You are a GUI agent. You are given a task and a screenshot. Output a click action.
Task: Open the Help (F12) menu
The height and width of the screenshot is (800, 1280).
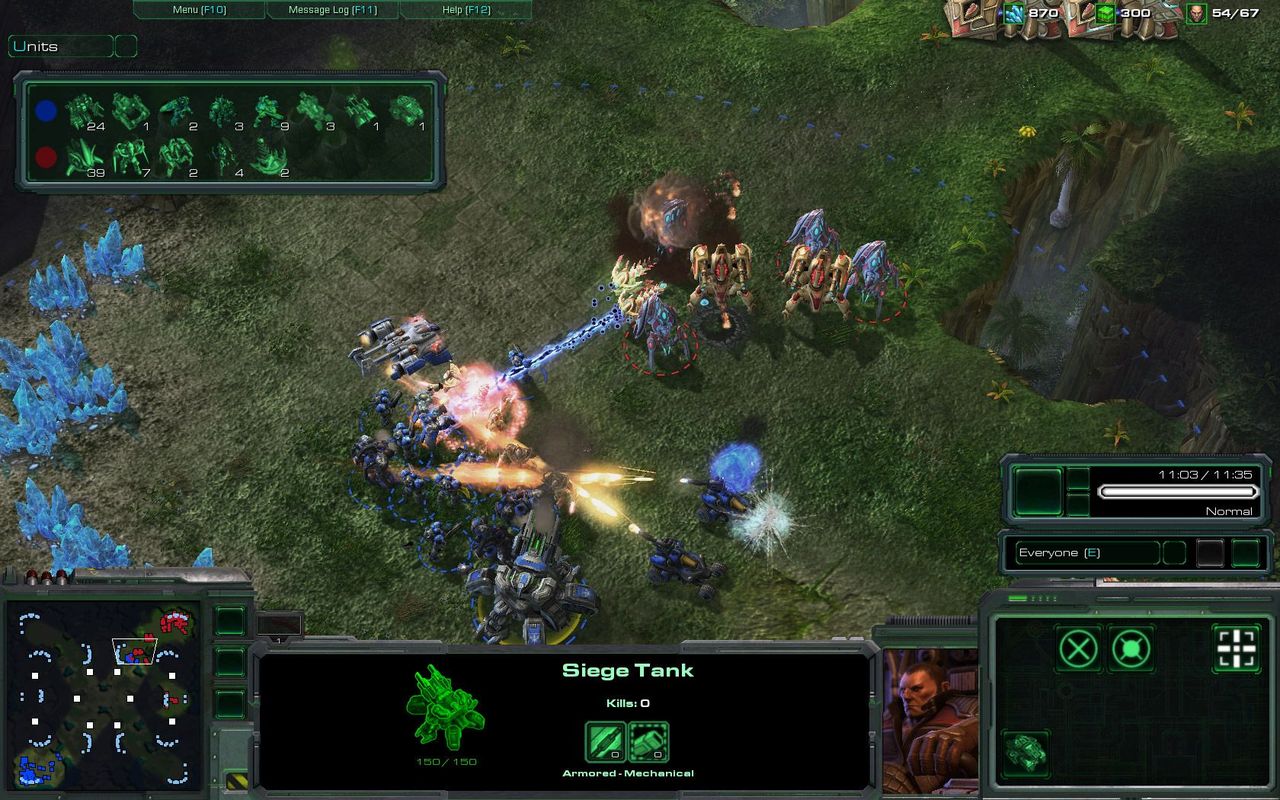coord(465,10)
